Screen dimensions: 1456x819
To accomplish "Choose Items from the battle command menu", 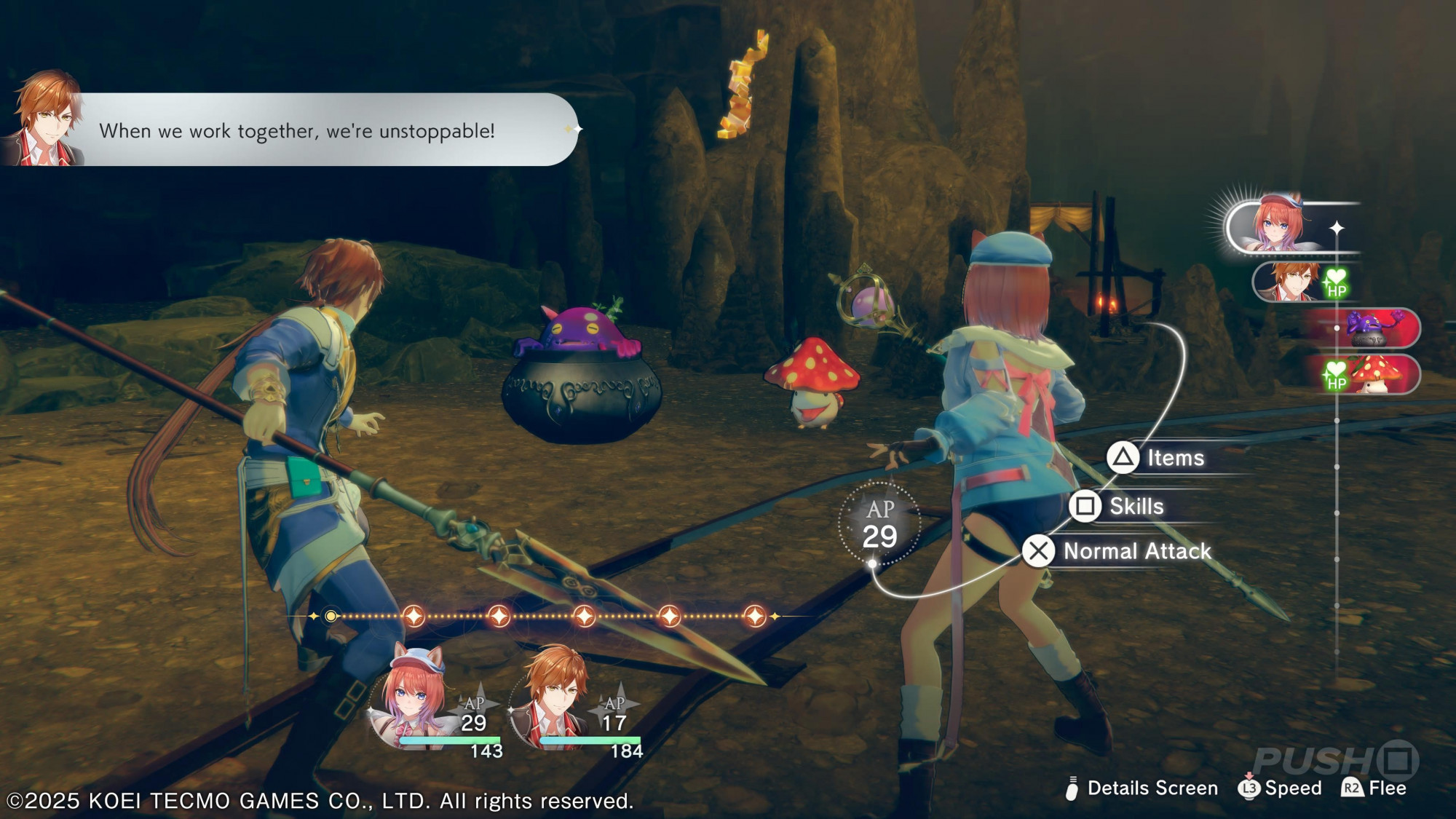I will pos(1158,458).
